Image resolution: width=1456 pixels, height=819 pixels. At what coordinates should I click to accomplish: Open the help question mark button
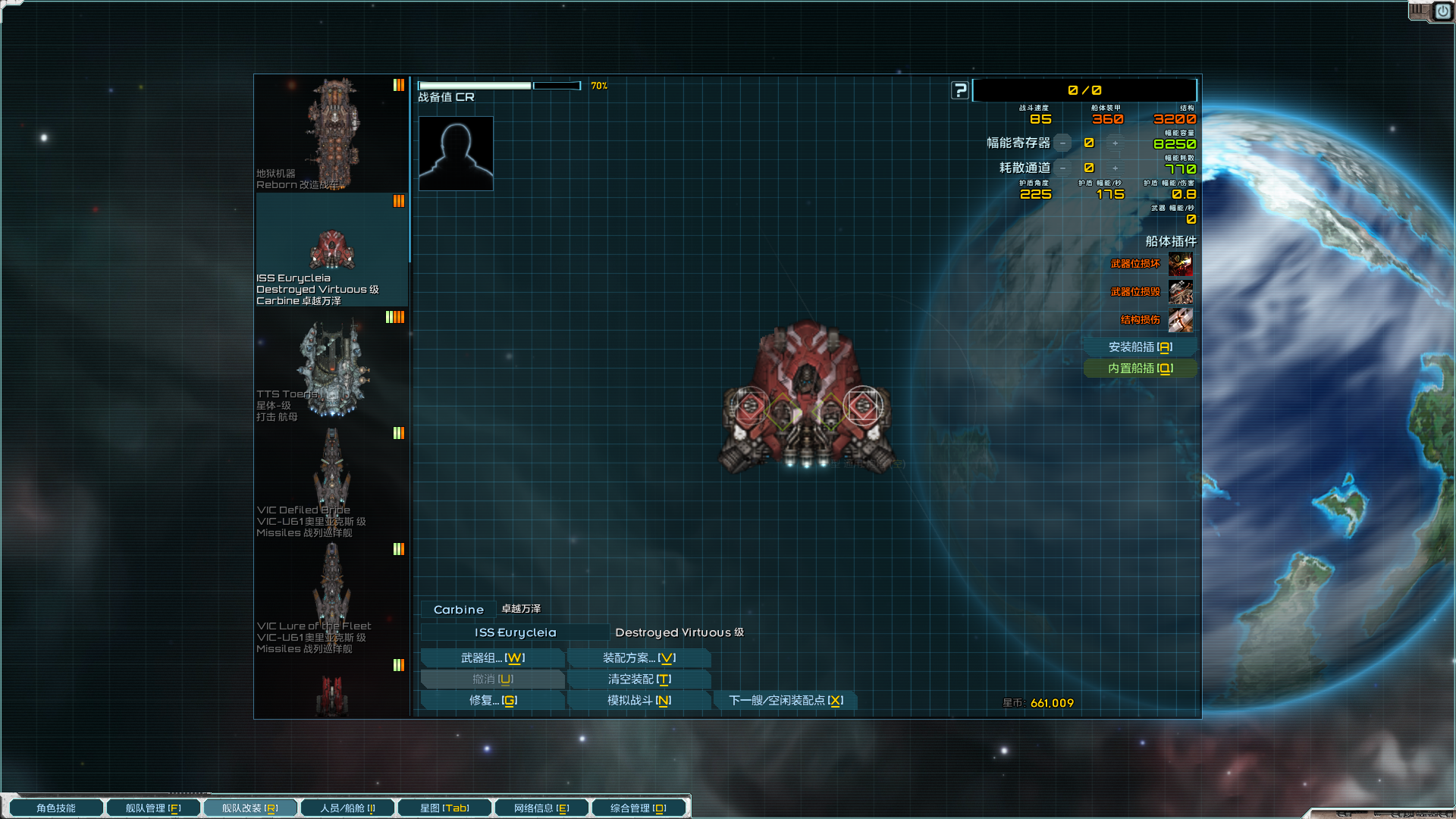tap(960, 90)
